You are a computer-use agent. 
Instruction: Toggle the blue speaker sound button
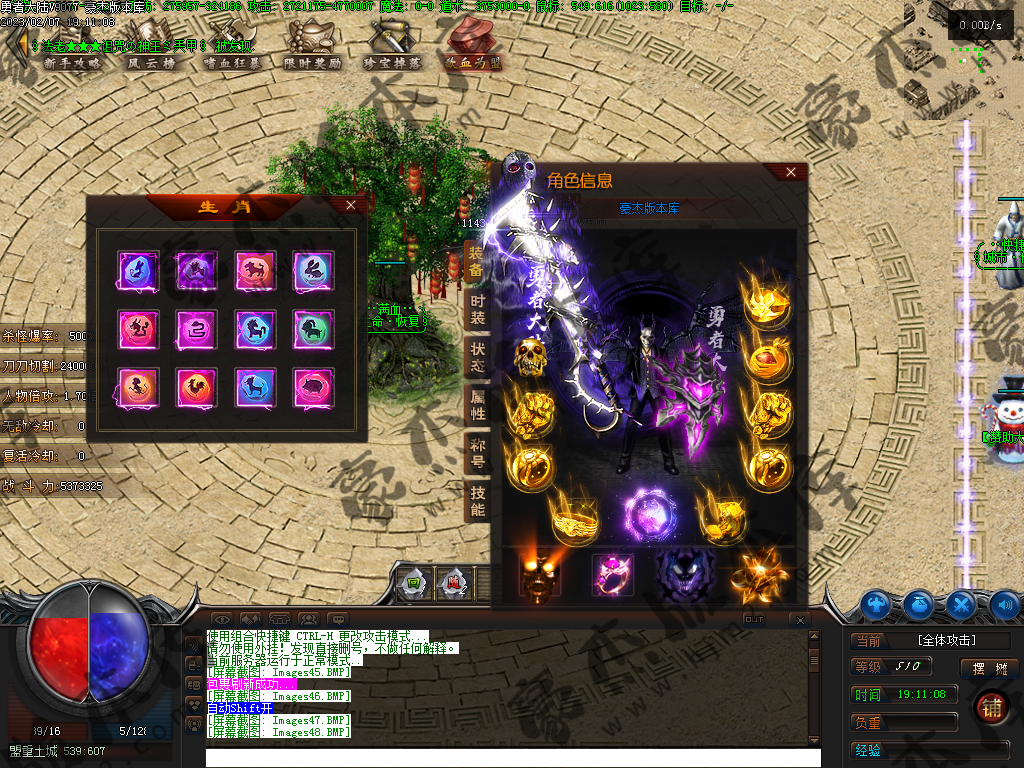click(x=1005, y=604)
